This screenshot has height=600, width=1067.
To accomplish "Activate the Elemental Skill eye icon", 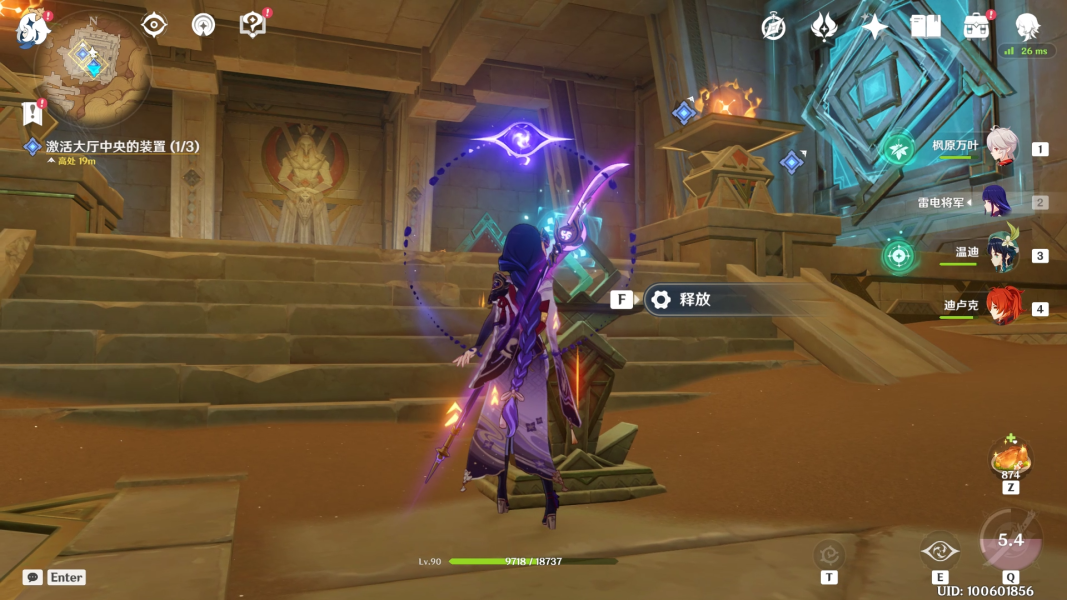I will click(x=940, y=551).
